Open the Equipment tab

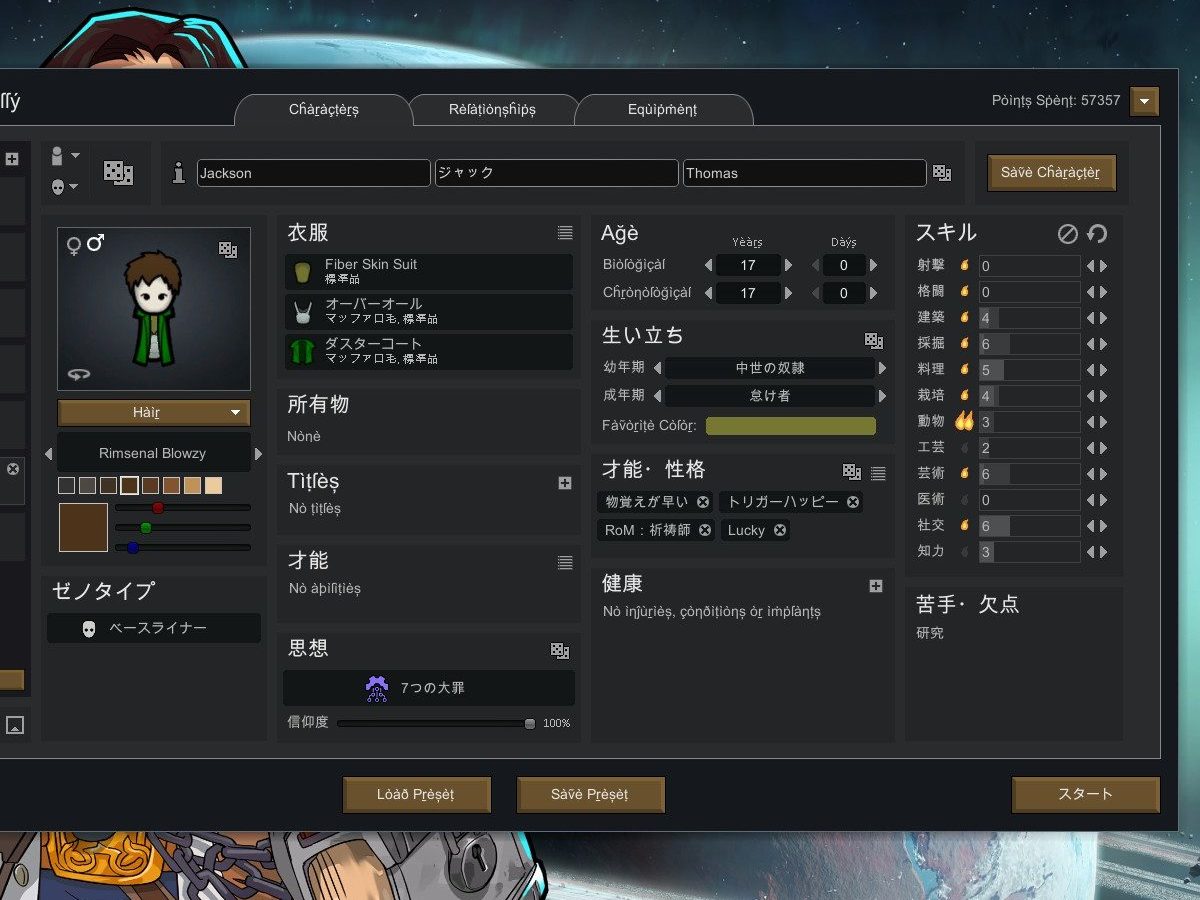pos(662,110)
